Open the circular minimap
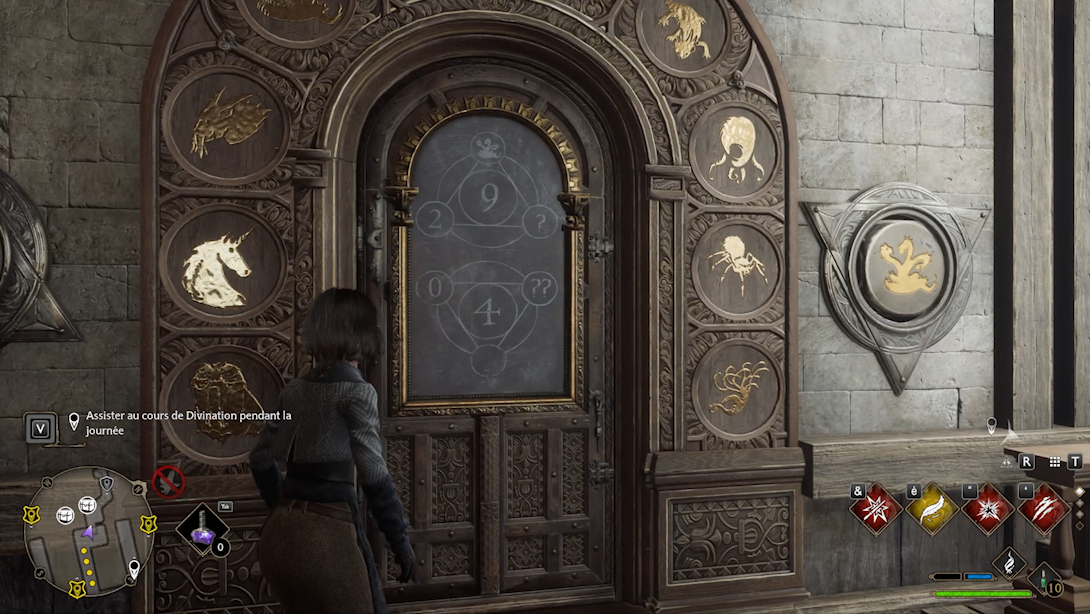This screenshot has width=1090, height=614. (87, 530)
